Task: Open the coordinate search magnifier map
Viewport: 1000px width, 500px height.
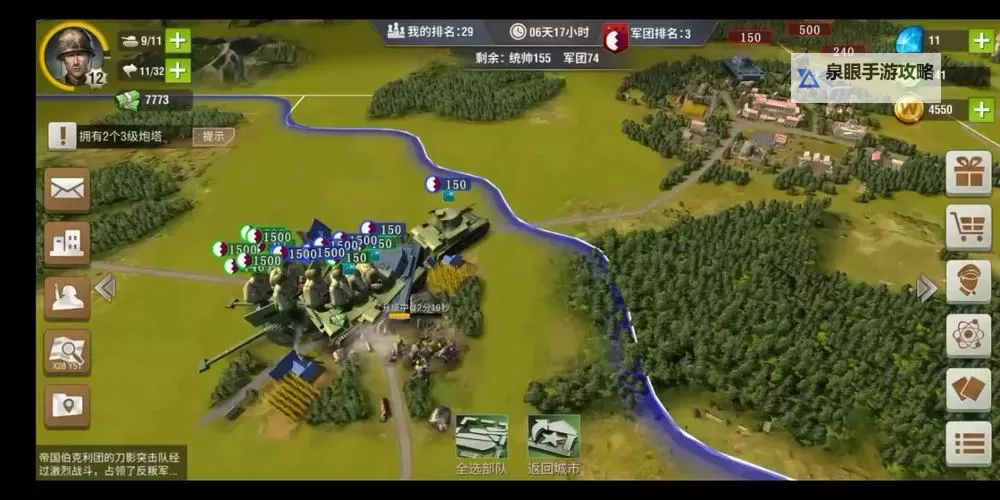Action: [67, 352]
